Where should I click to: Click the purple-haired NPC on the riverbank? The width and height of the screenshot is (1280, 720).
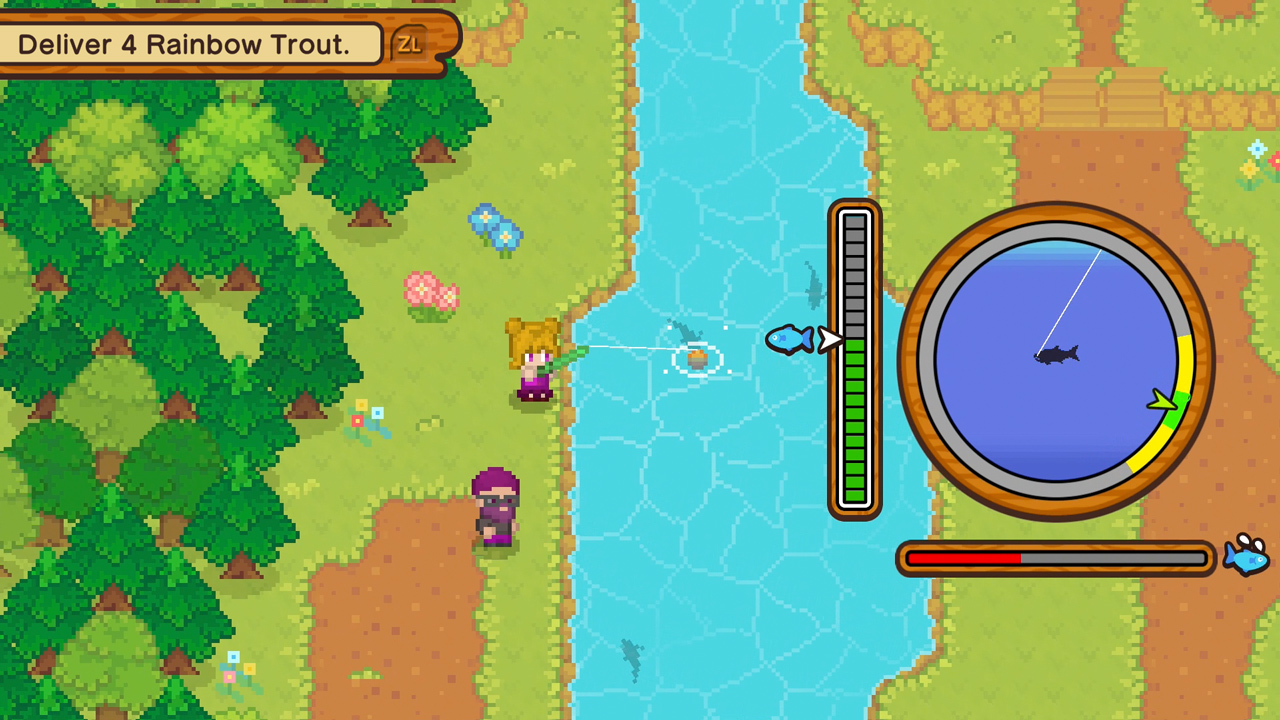point(495,505)
